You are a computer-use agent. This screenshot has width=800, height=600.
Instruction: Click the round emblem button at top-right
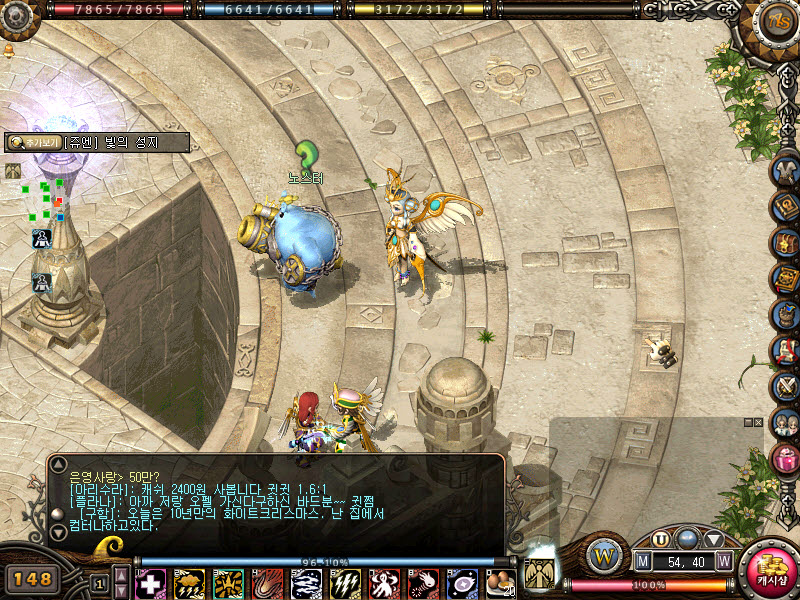[777, 21]
